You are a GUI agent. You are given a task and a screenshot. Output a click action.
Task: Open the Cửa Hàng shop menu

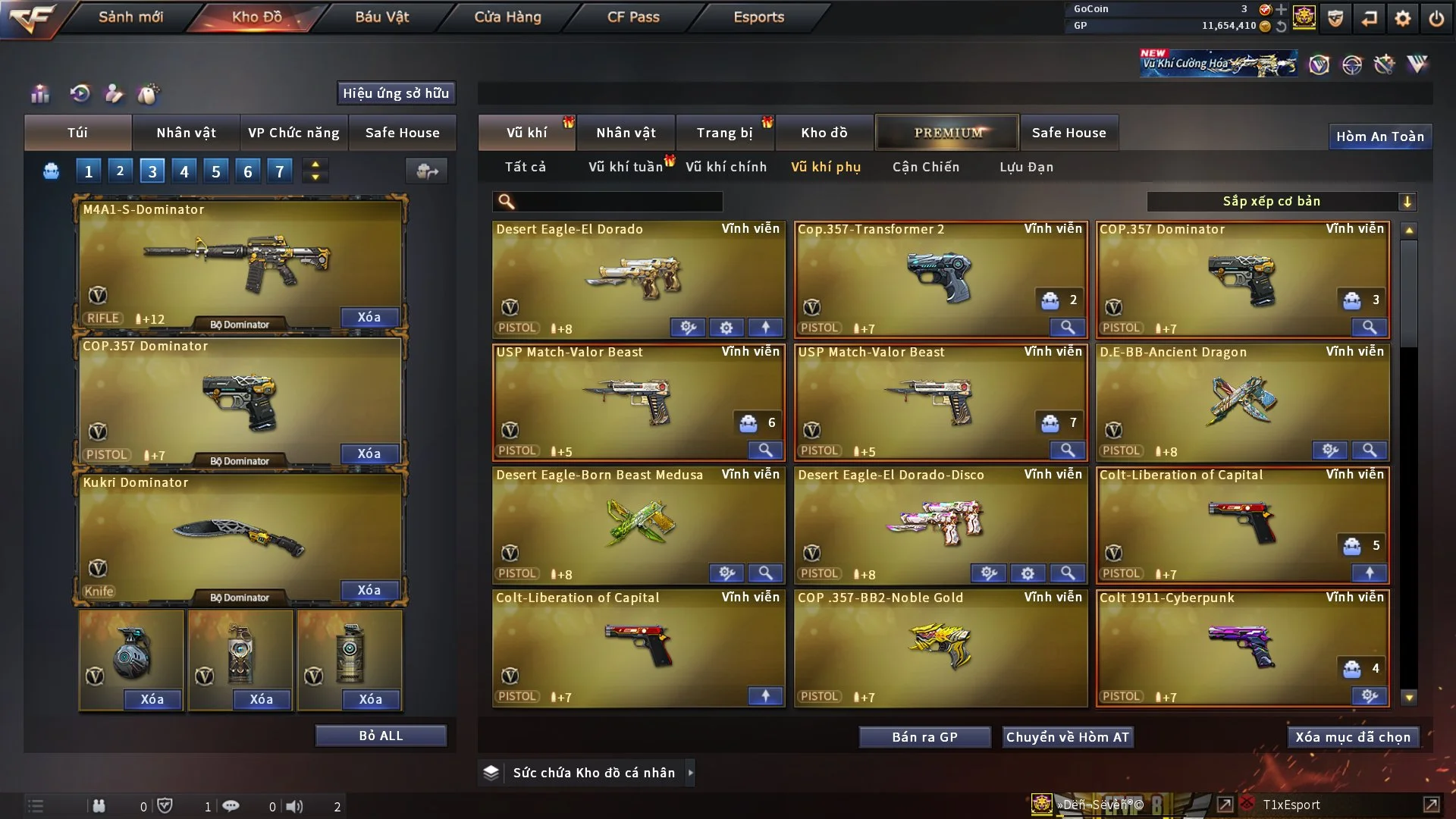pos(507,17)
